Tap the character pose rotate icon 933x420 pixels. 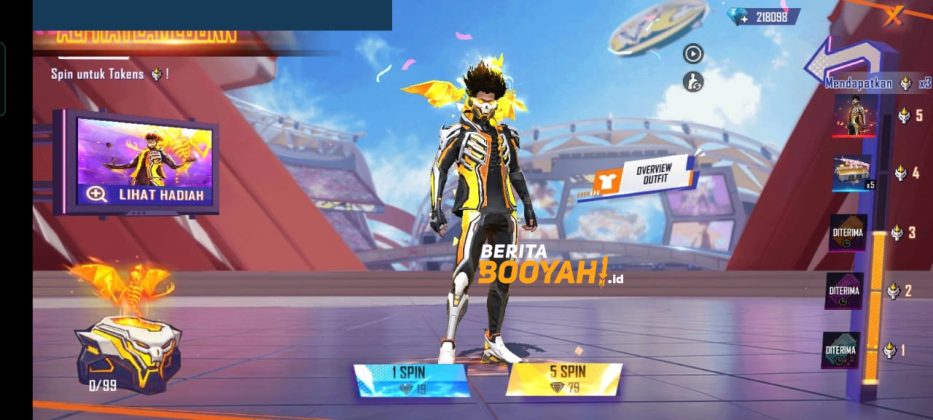point(692,81)
